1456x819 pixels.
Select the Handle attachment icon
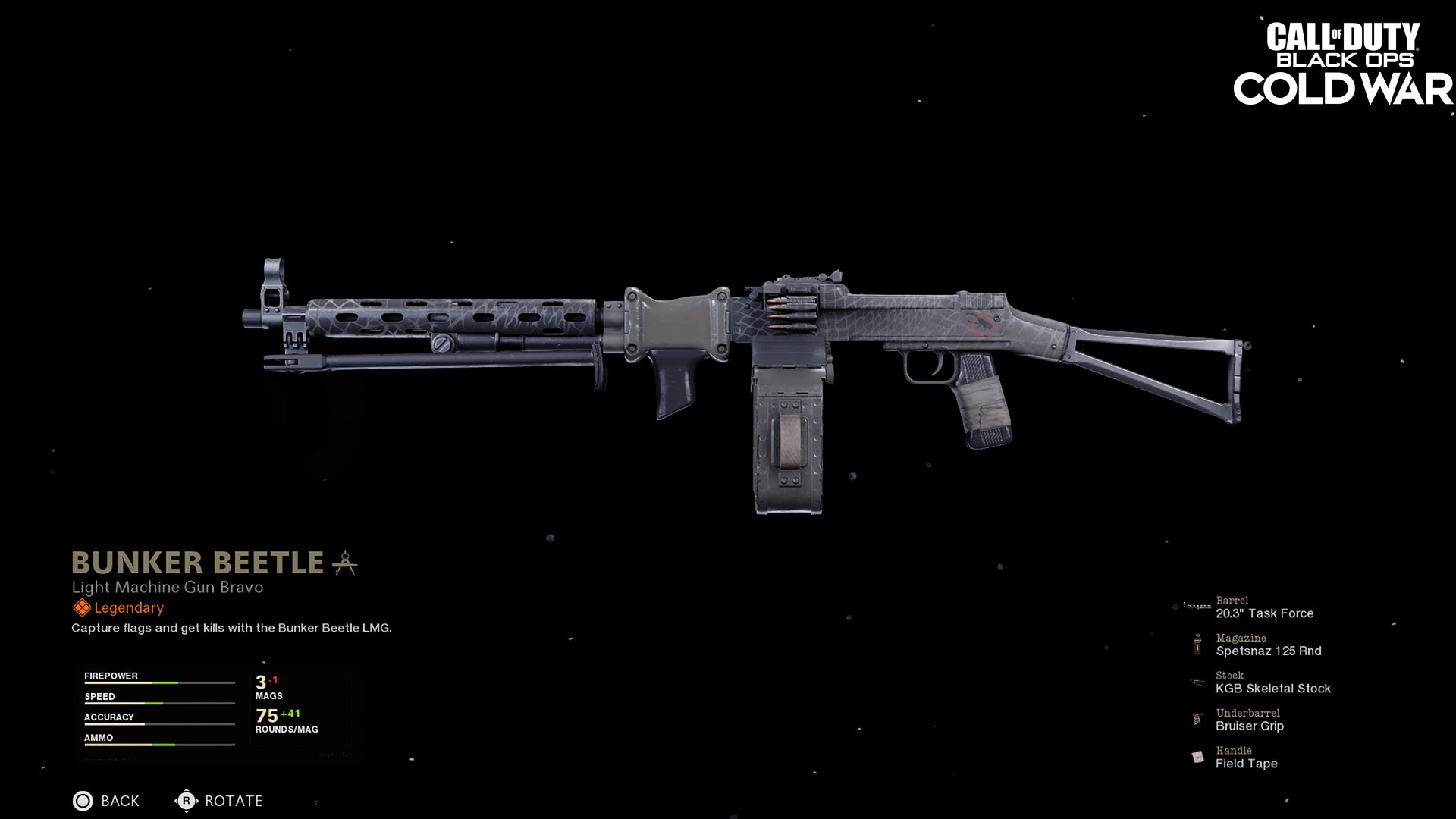pyautogui.click(x=1197, y=758)
